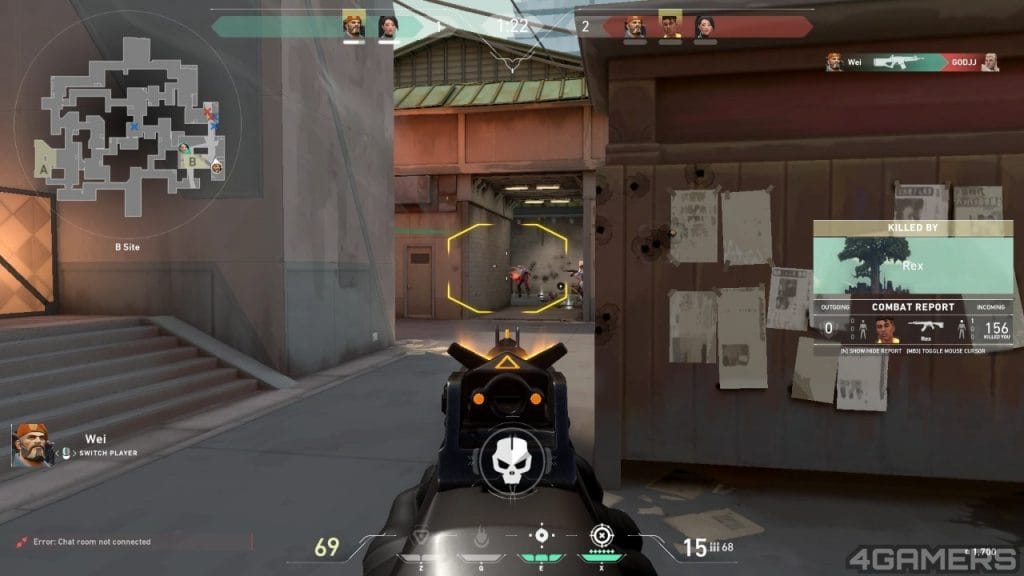This screenshot has width=1024, height=576.
Task: Activate the Incendiary flame ability icon
Action: coord(481,540)
